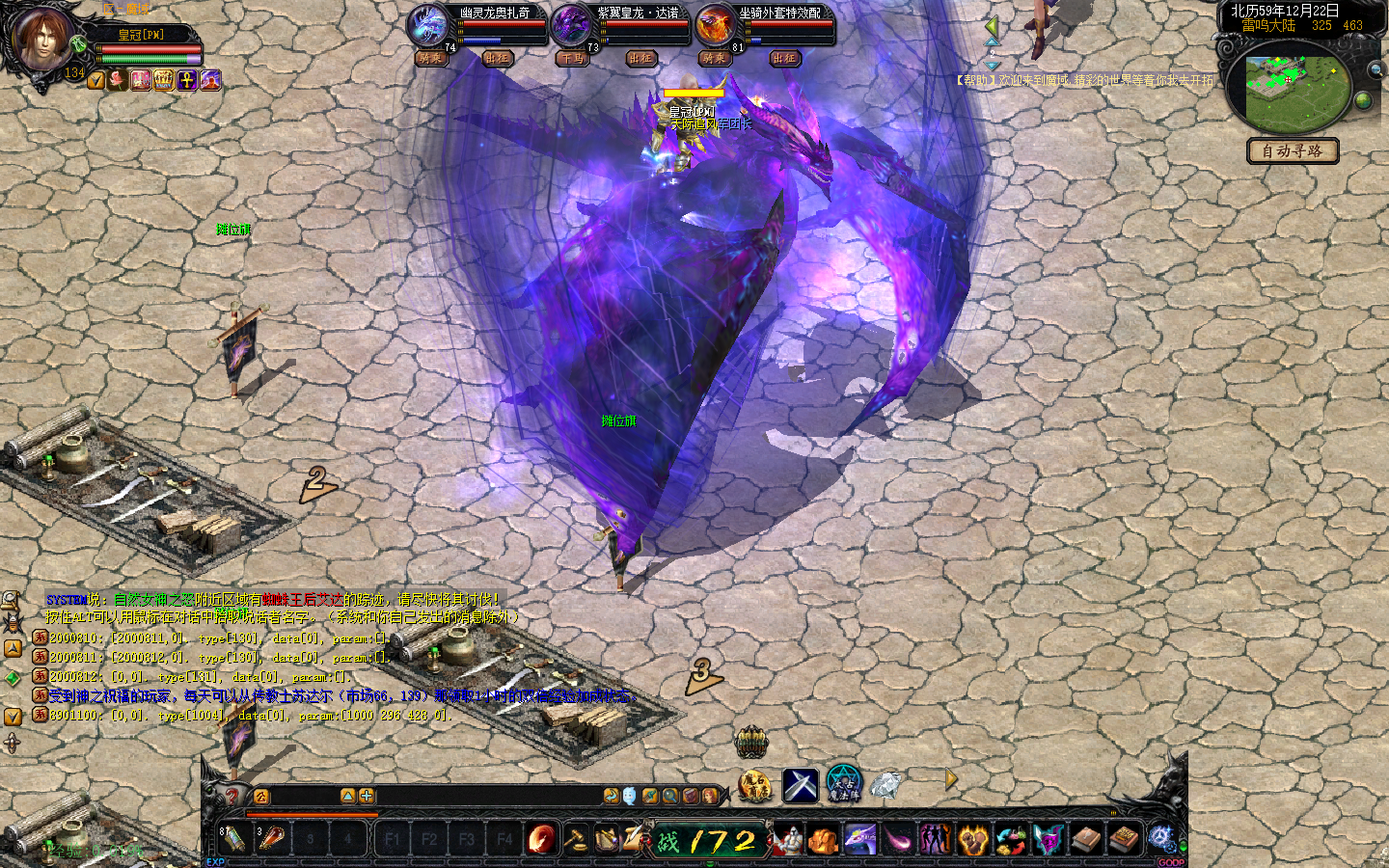Use the red crescent hotbar skill
This screenshot has height=868, width=1389.
coord(542,839)
